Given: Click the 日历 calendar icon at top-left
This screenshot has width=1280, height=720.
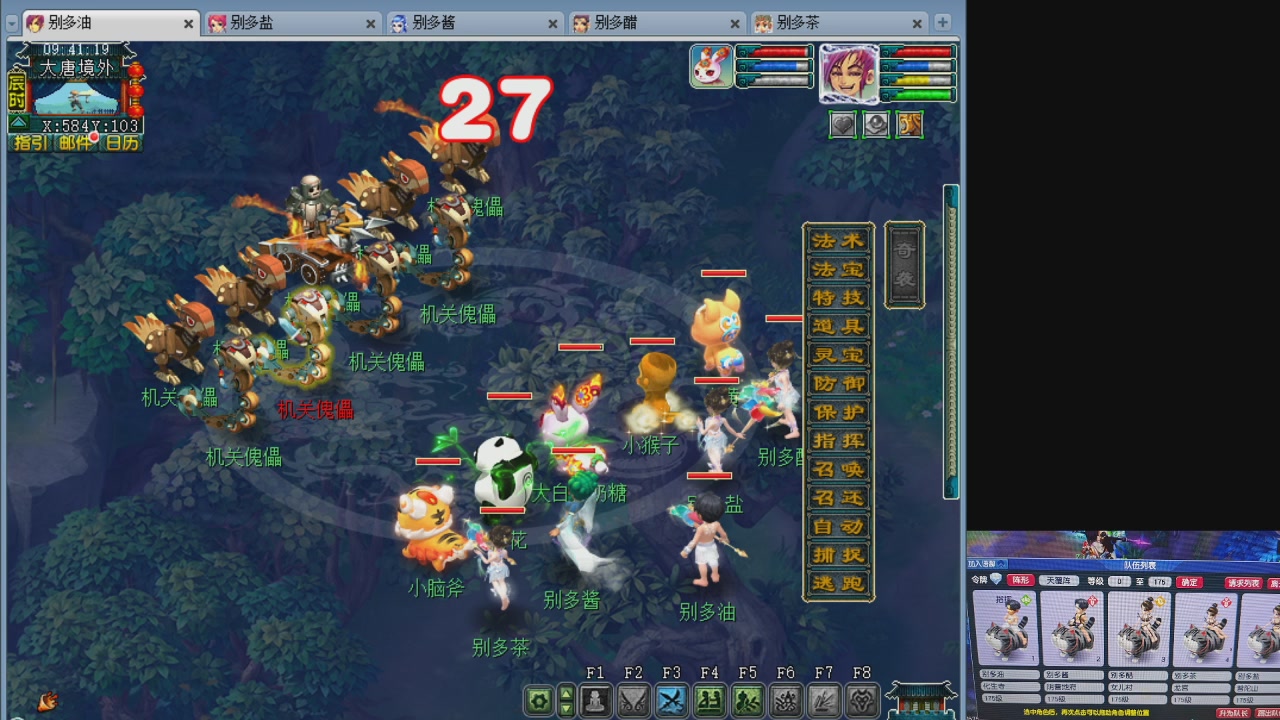Looking at the screenshot, I should pyautogui.click(x=121, y=144).
